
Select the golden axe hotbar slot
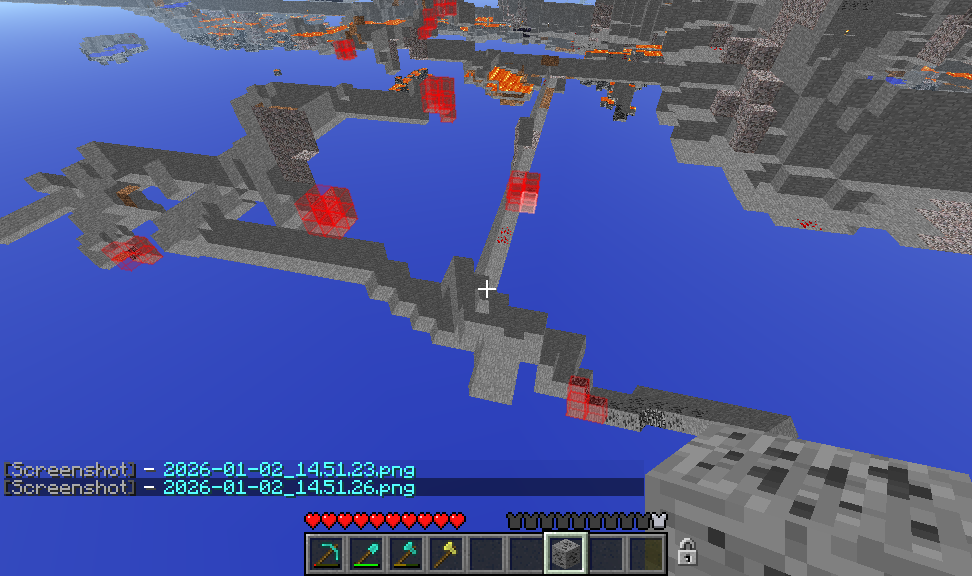tap(446, 553)
